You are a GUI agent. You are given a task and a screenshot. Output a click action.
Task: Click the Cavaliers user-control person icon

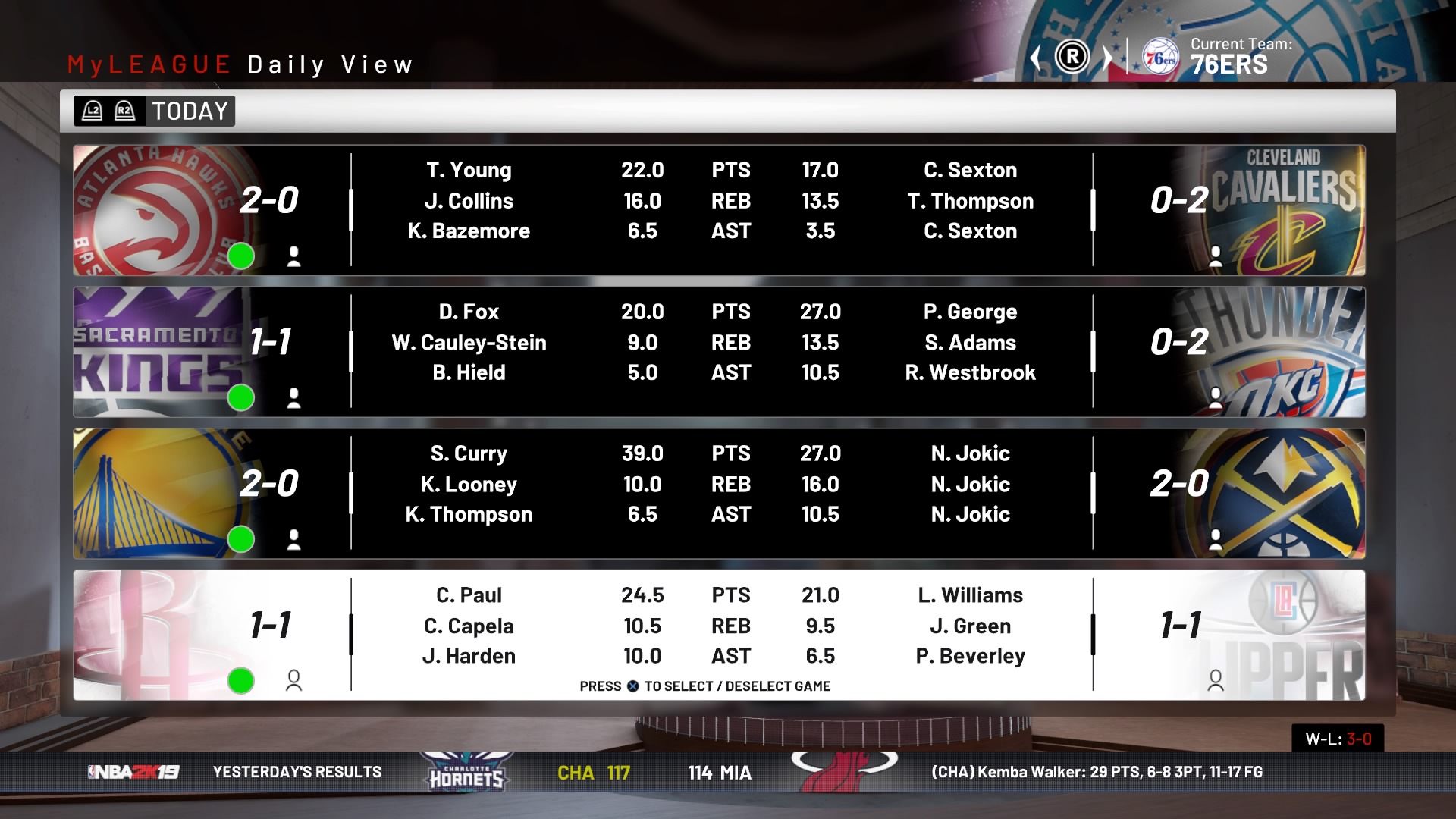coord(1216,256)
